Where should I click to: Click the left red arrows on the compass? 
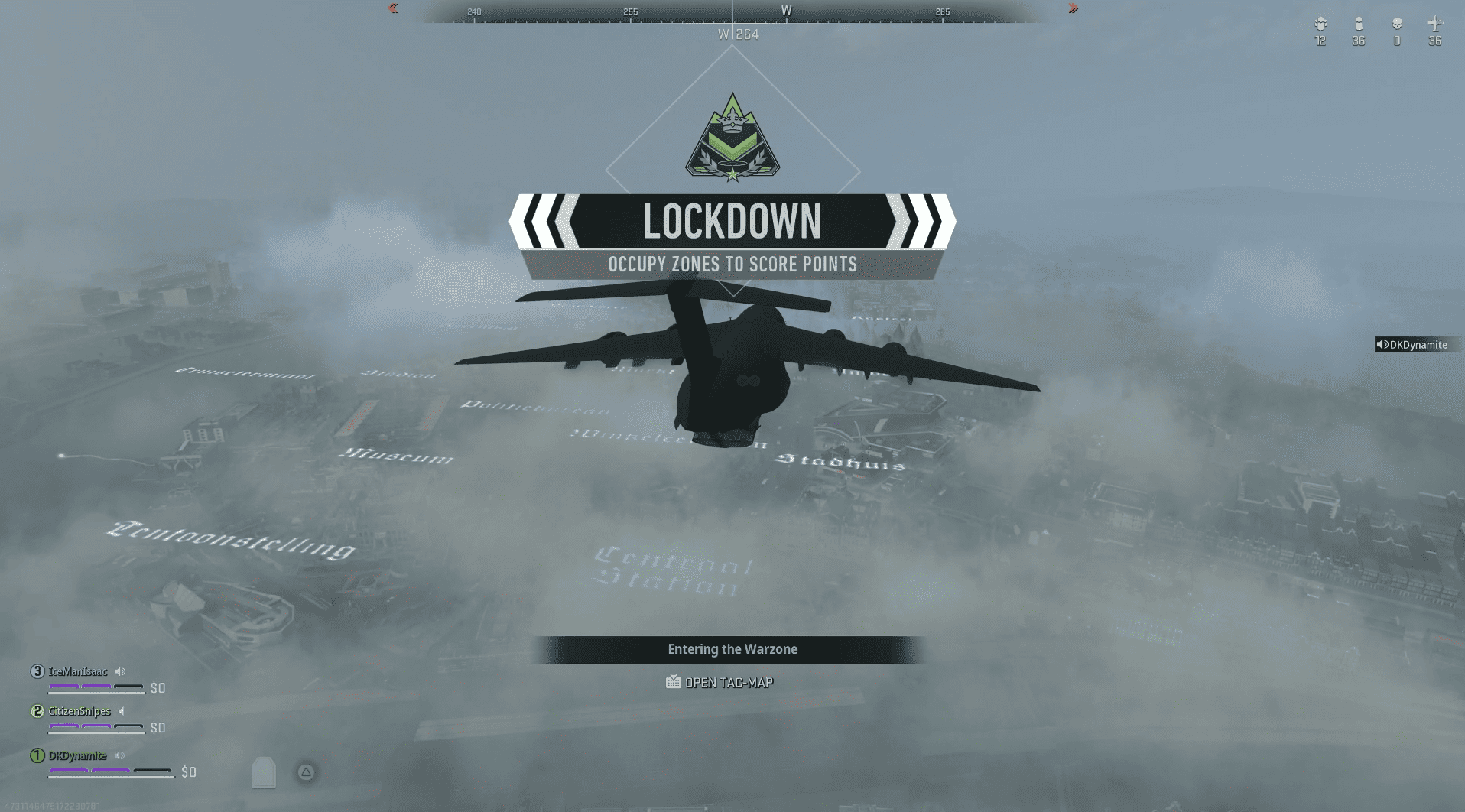pyautogui.click(x=392, y=8)
